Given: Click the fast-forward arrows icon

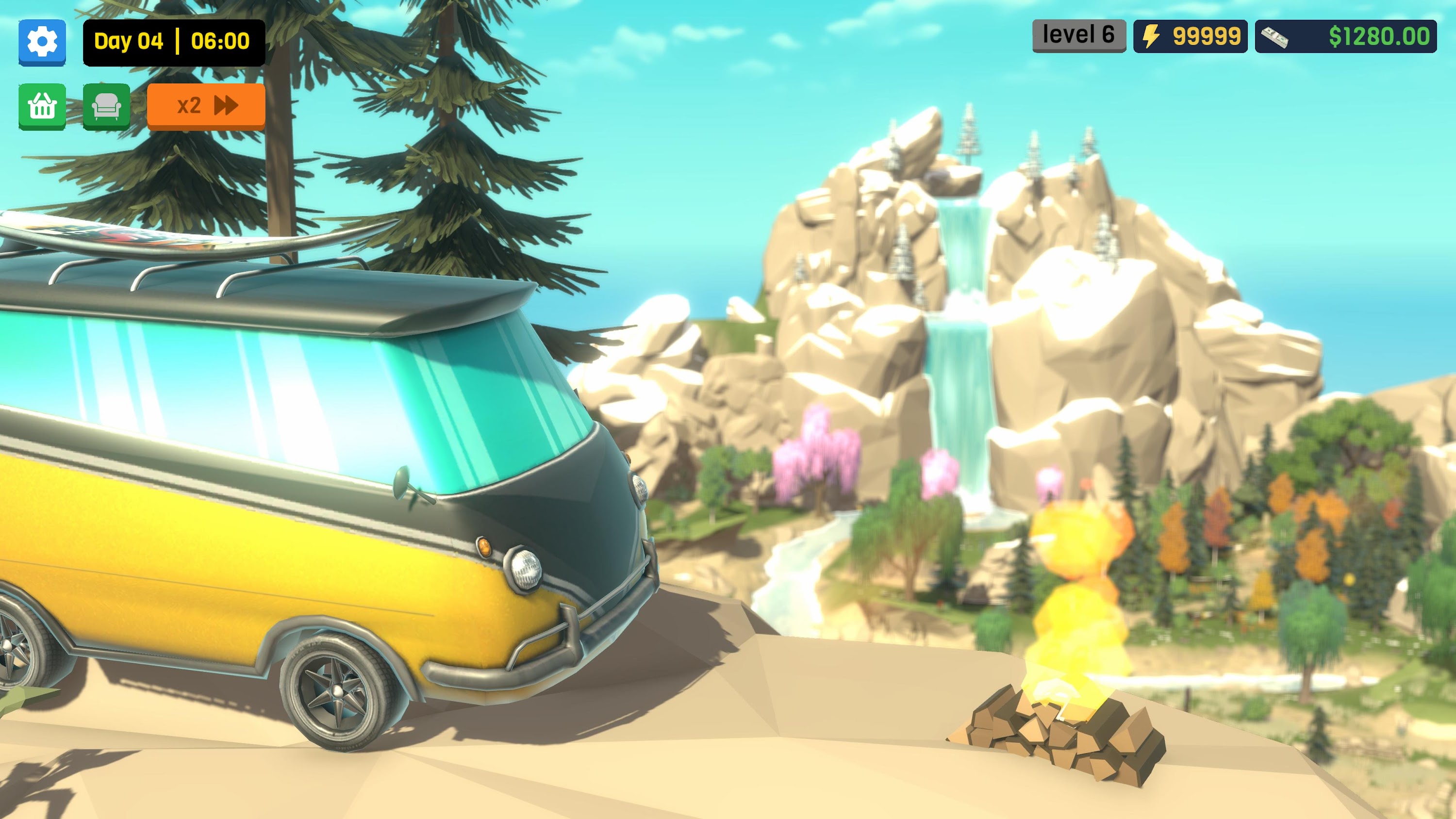Looking at the screenshot, I should (225, 105).
